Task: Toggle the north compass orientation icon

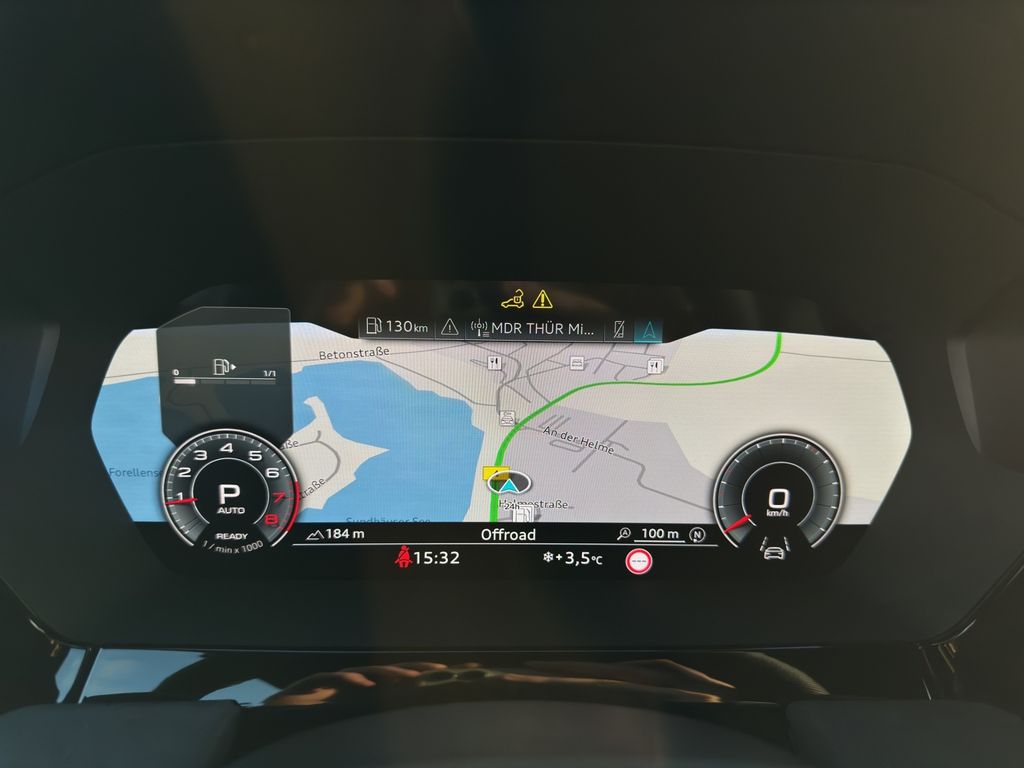Action: [697, 535]
